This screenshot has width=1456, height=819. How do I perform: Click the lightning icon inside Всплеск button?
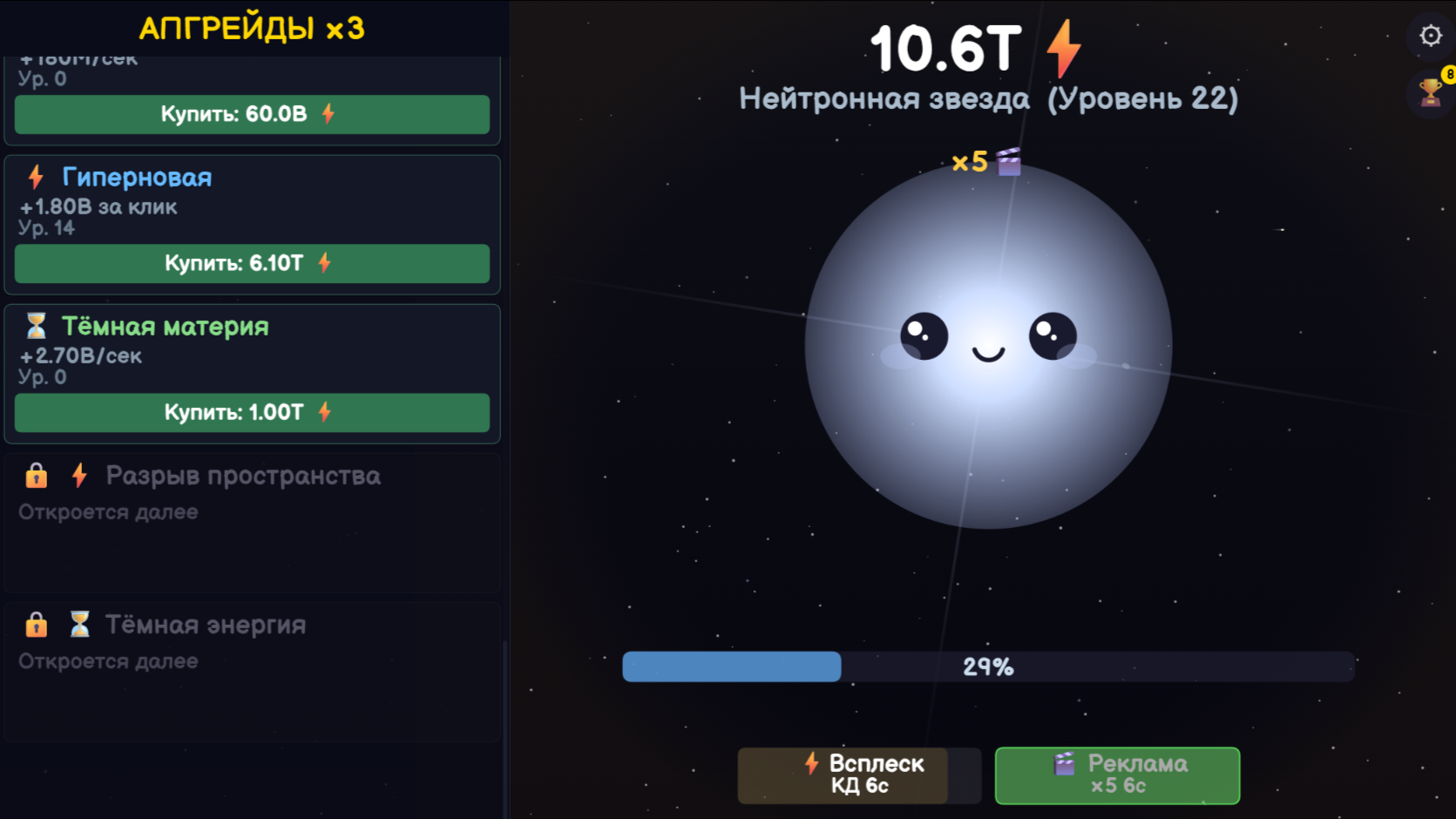coord(811,764)
